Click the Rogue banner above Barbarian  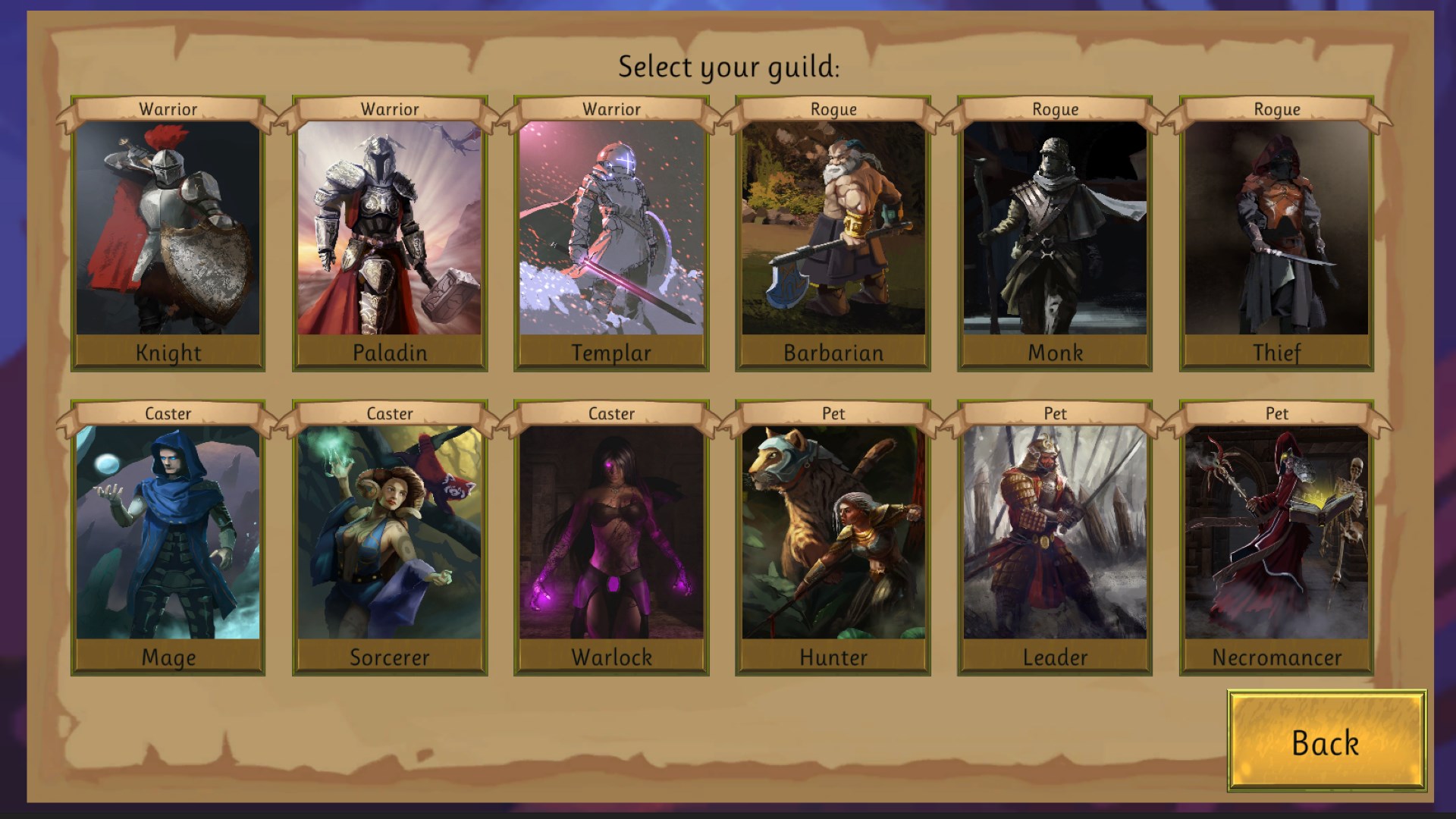click(831, 109)
